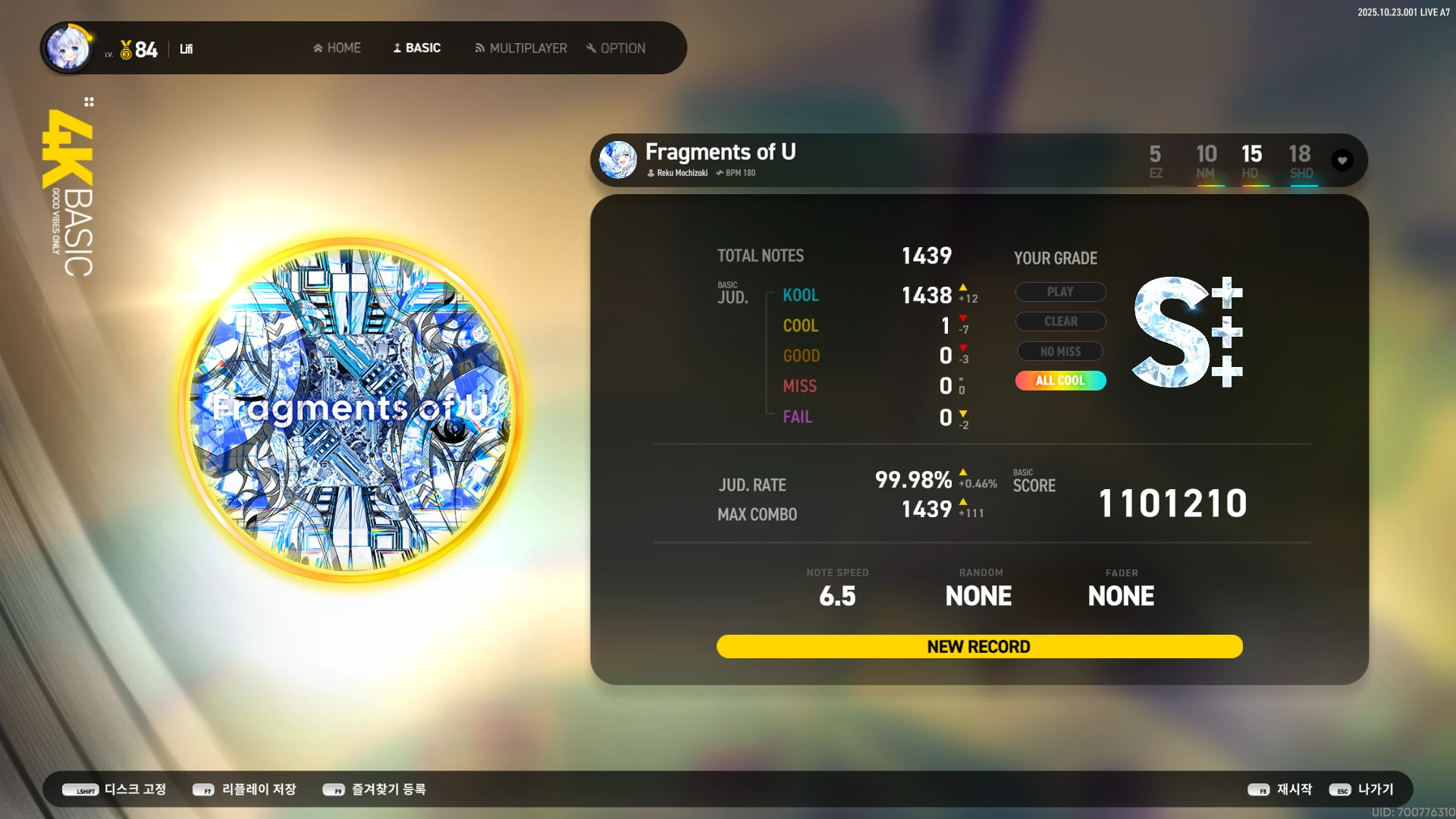Save the replay (리플레이 저장)

tap(244, 789)
